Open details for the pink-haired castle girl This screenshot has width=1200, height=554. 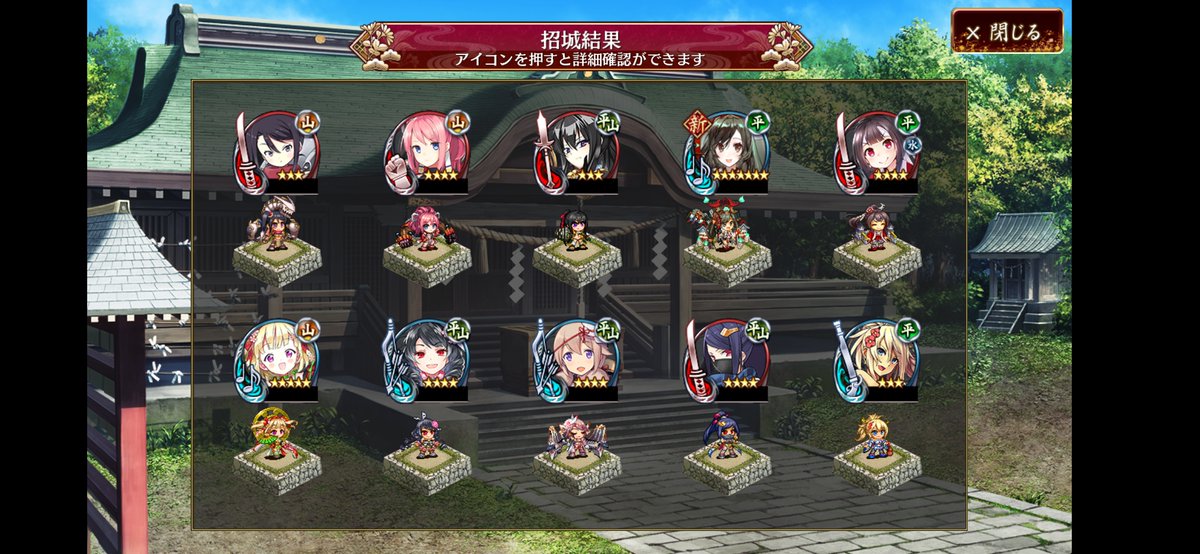click(x=427, y=152)
